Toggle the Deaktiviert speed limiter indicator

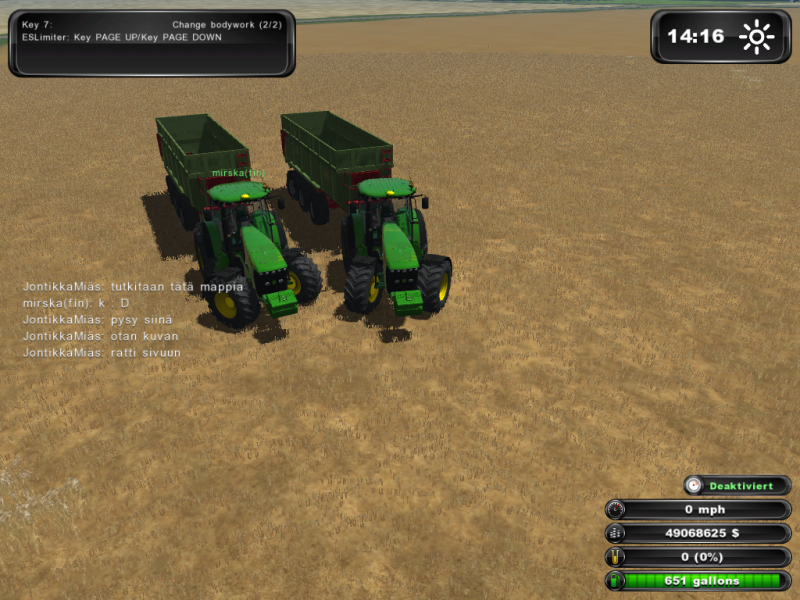click(737, 486)
